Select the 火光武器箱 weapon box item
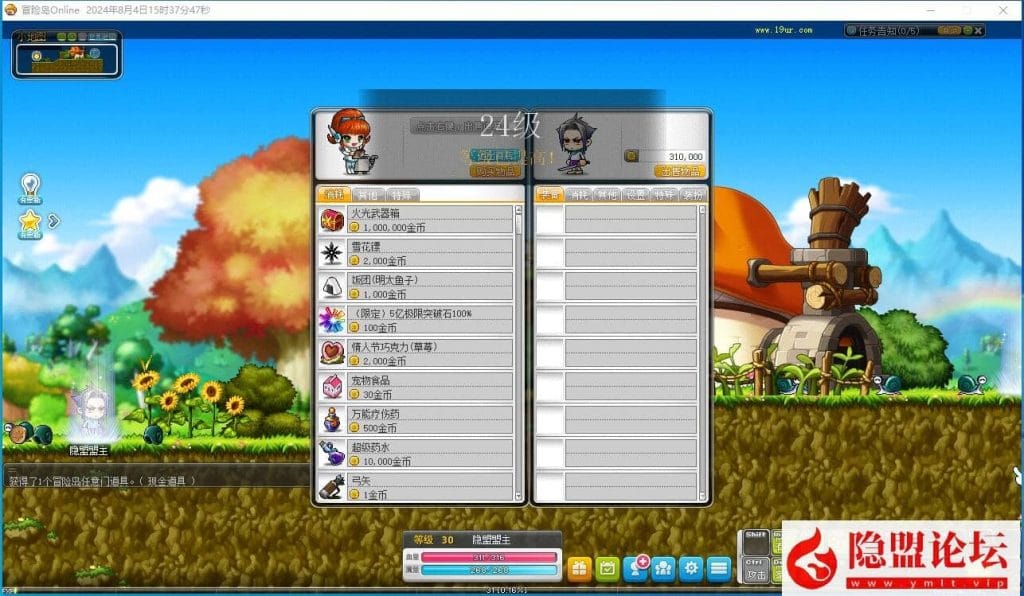 pyautogui.click(x=418, y=220)
